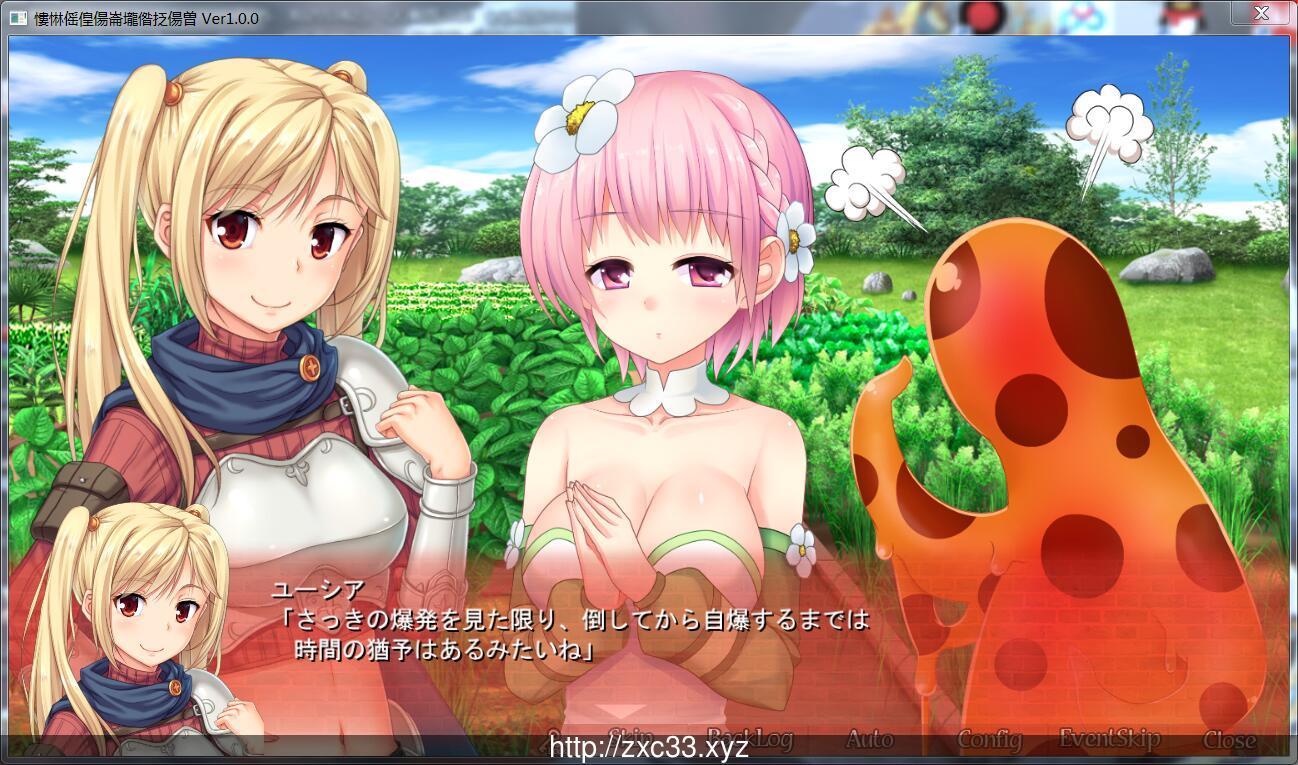Click the question-mark save icon in the hotbar
Image resolution: width=1298 pixels, height=765 pixels.
click(553, 736)
